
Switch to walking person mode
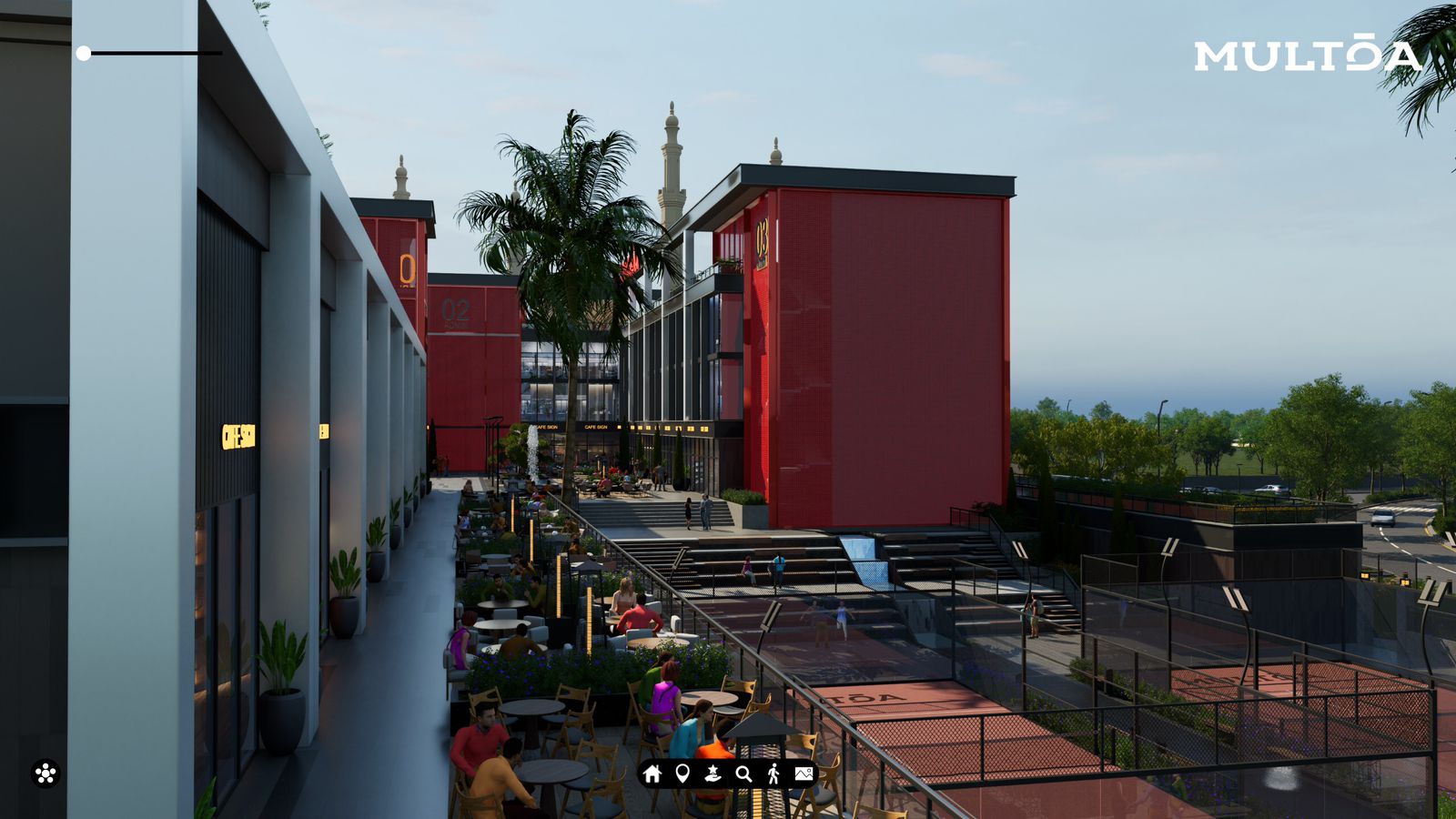tap(773, 773)
